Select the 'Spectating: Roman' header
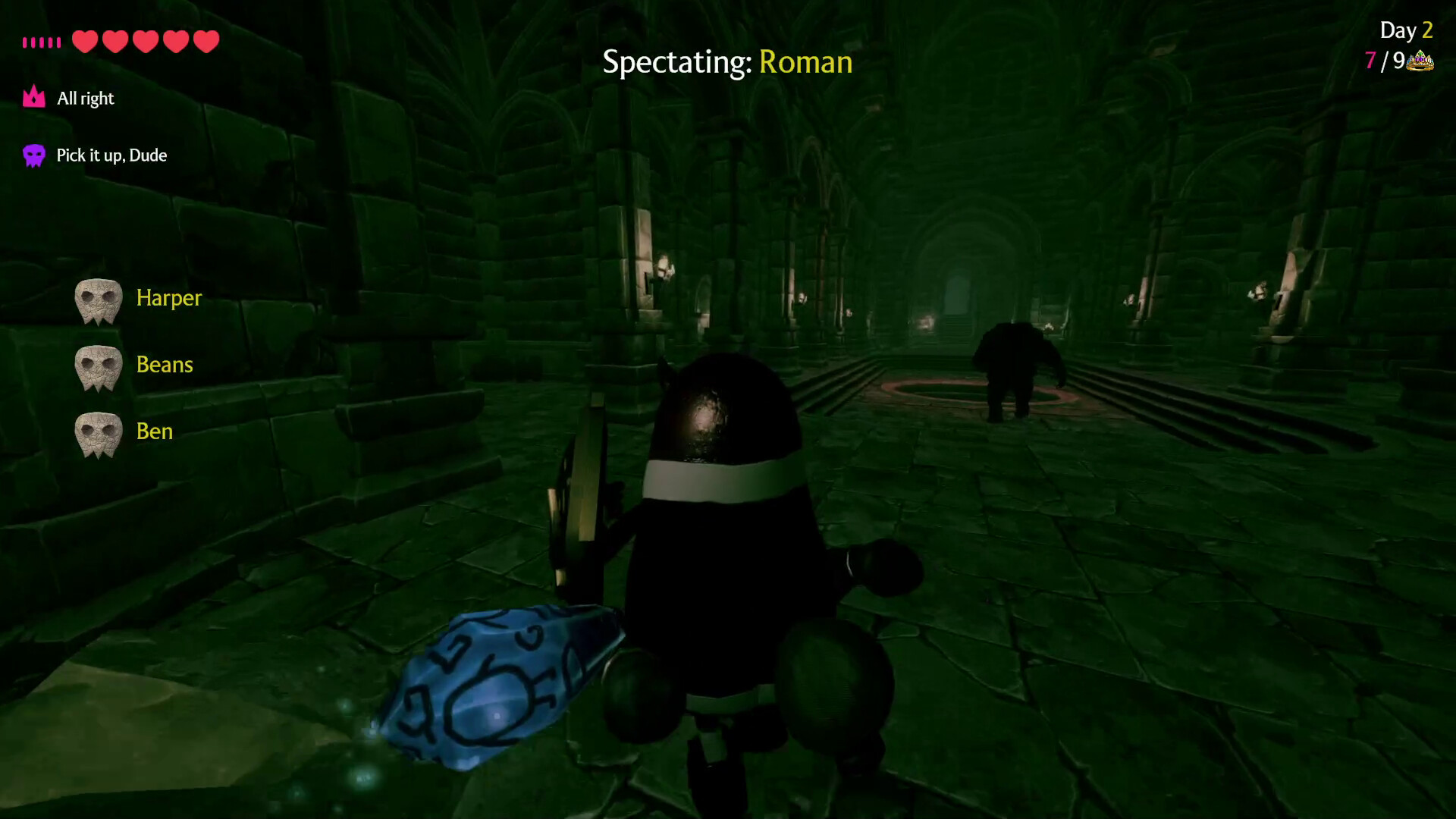Screen dimensions: 1456x819 pos(728,62)
